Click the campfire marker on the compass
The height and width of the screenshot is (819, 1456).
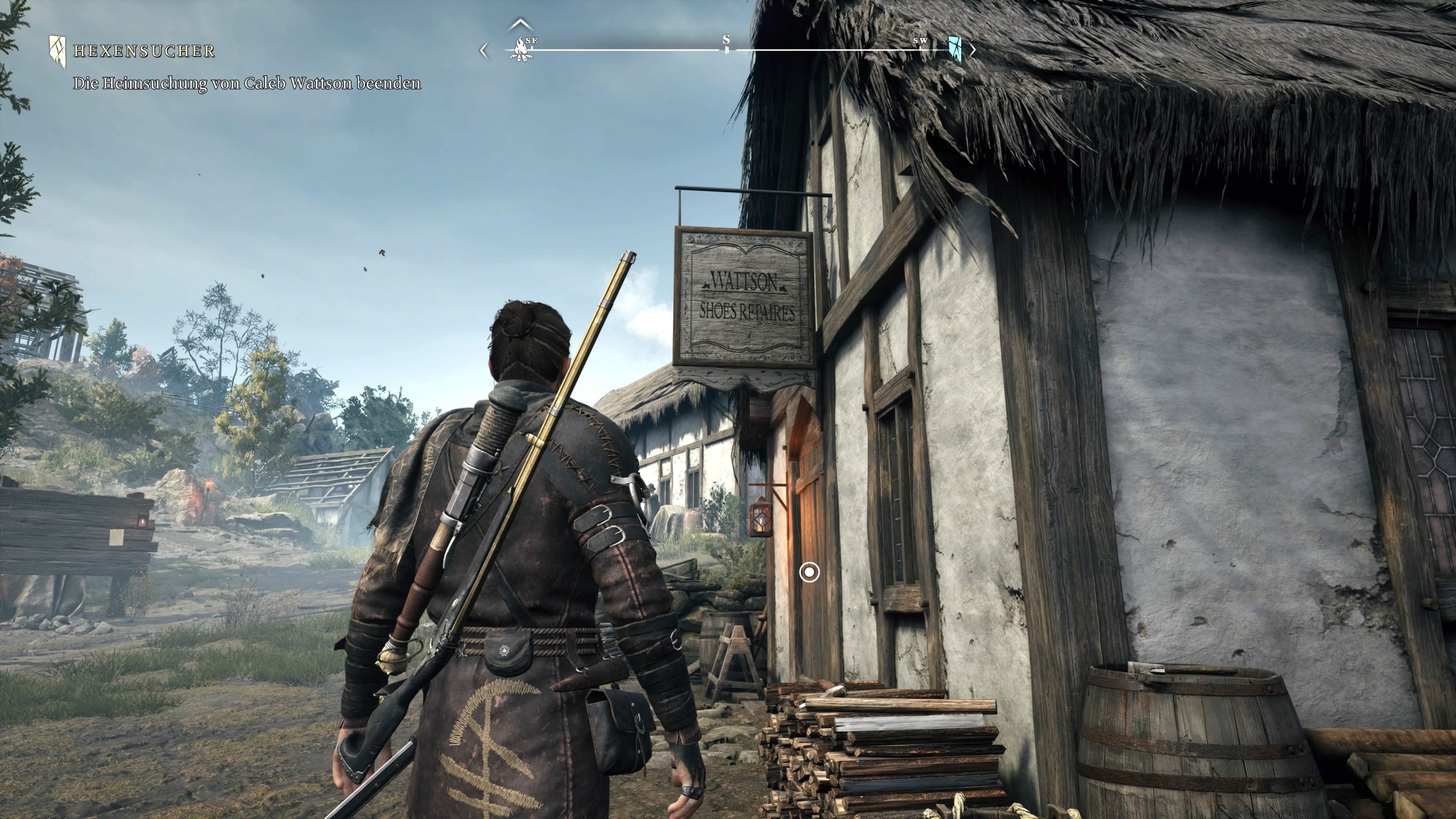[x=519, y=49]
